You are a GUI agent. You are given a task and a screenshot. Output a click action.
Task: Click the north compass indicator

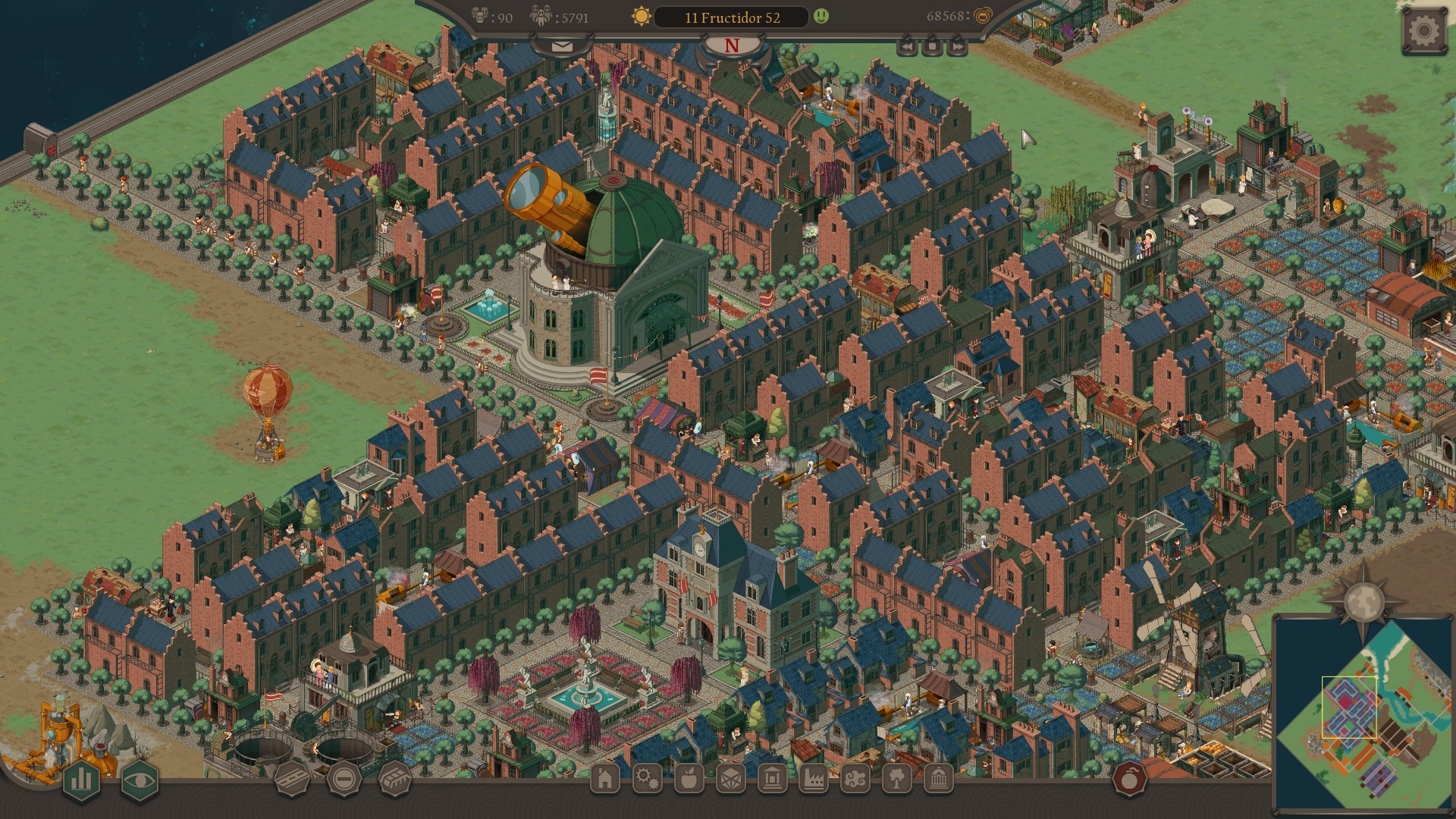(731, 46)
